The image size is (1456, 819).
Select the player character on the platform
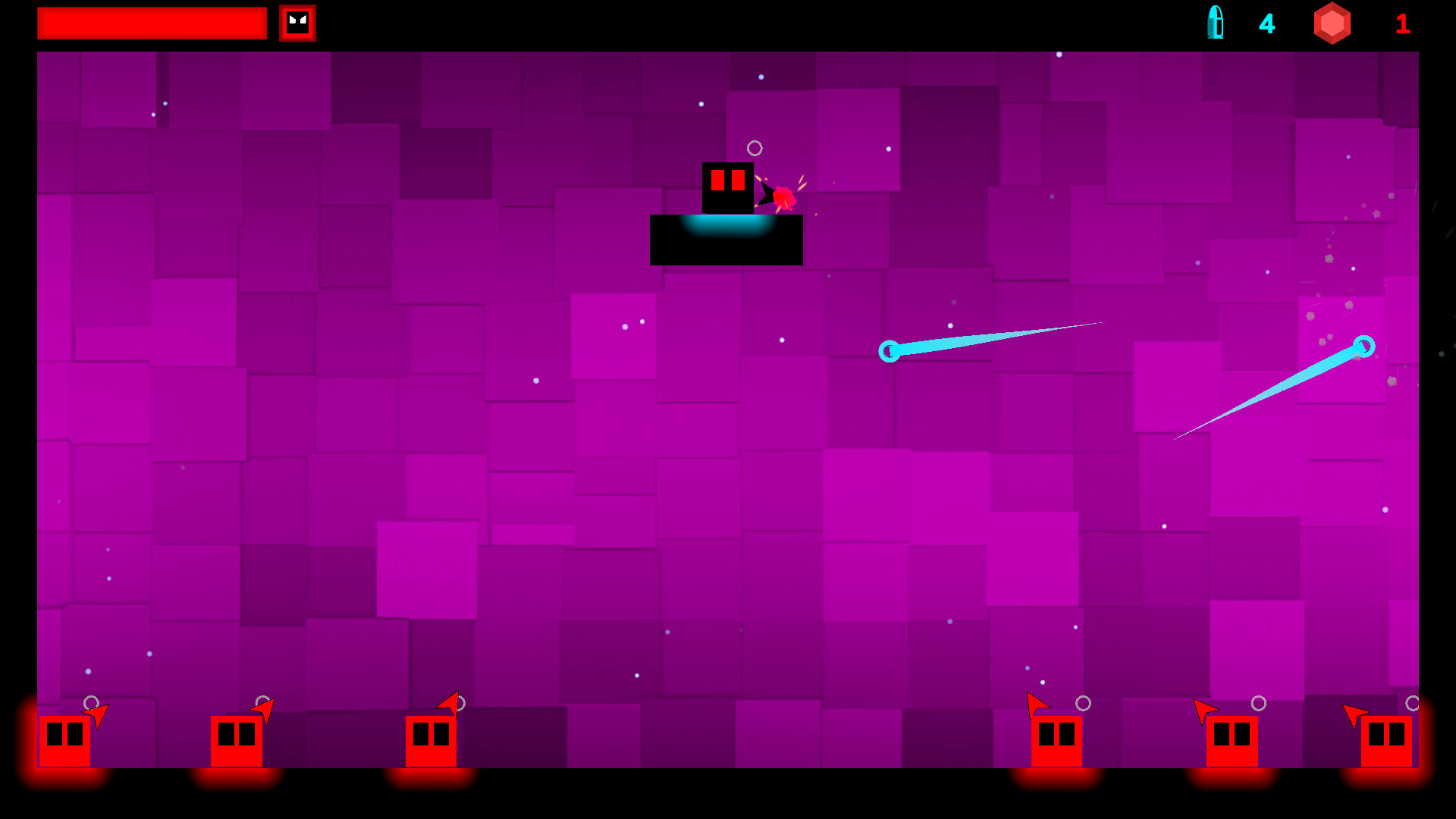pyautogui.click(x=726, y=188)
